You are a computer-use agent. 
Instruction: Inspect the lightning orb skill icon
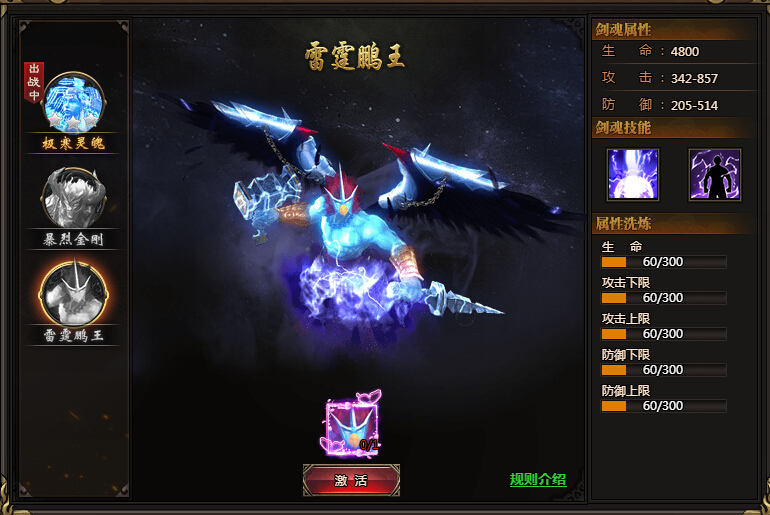pos(633,174)
